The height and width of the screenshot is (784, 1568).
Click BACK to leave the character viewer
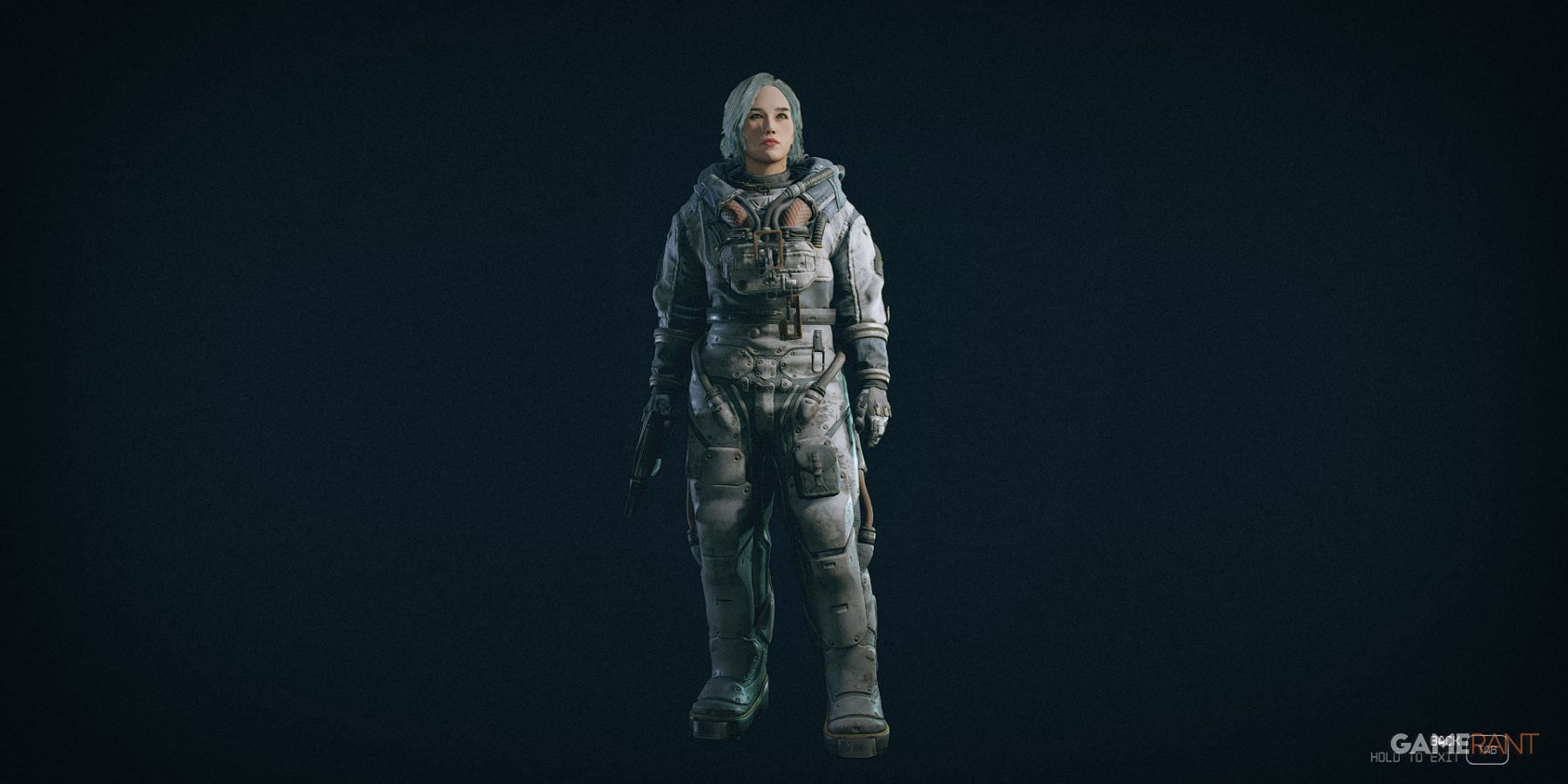click(x=1446, y=740)
